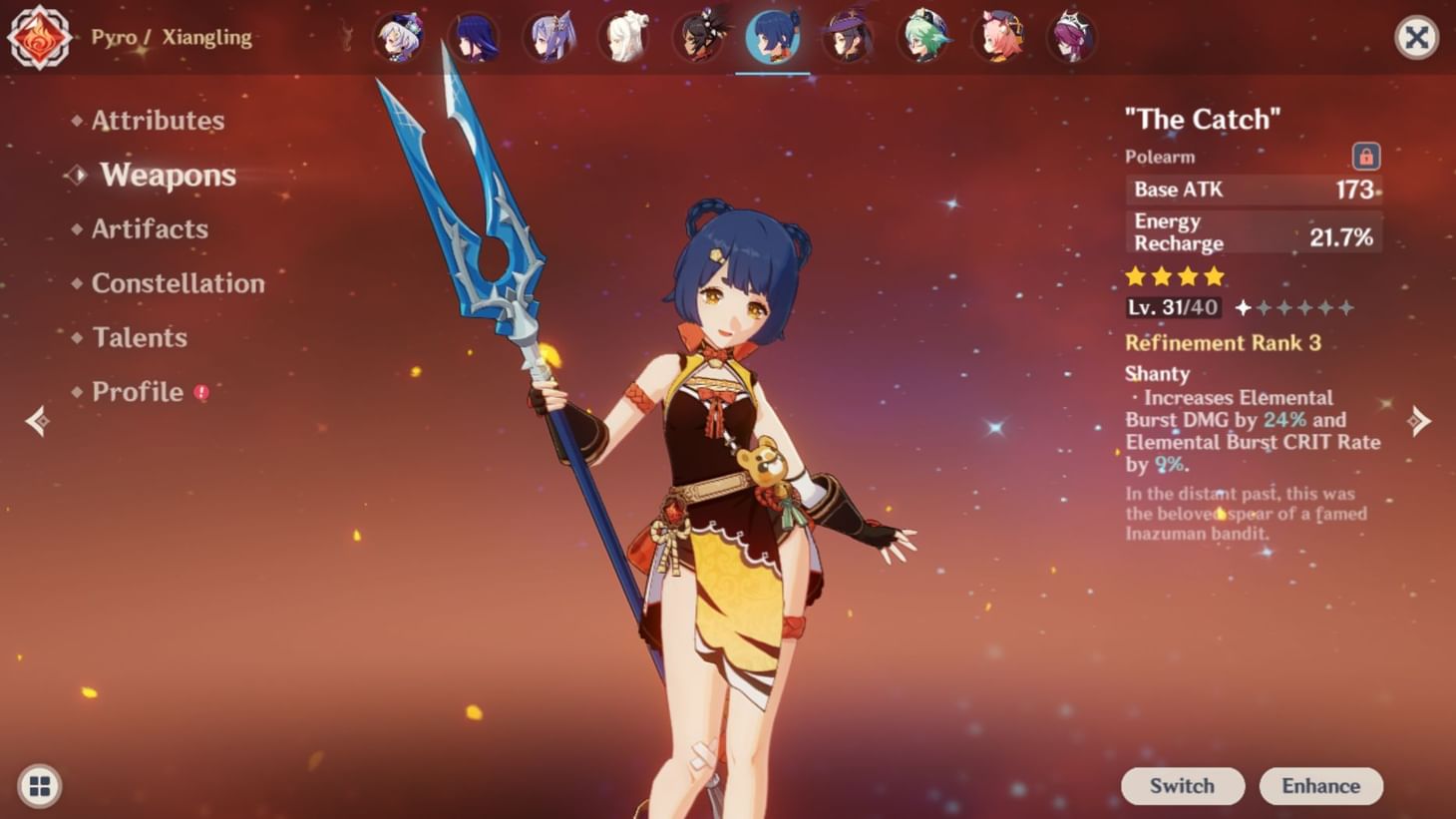The width and height of the screenshot is (1456, 819).
Task: Toggle the lock on The Catch weapon
Action: coord(1365,157)
